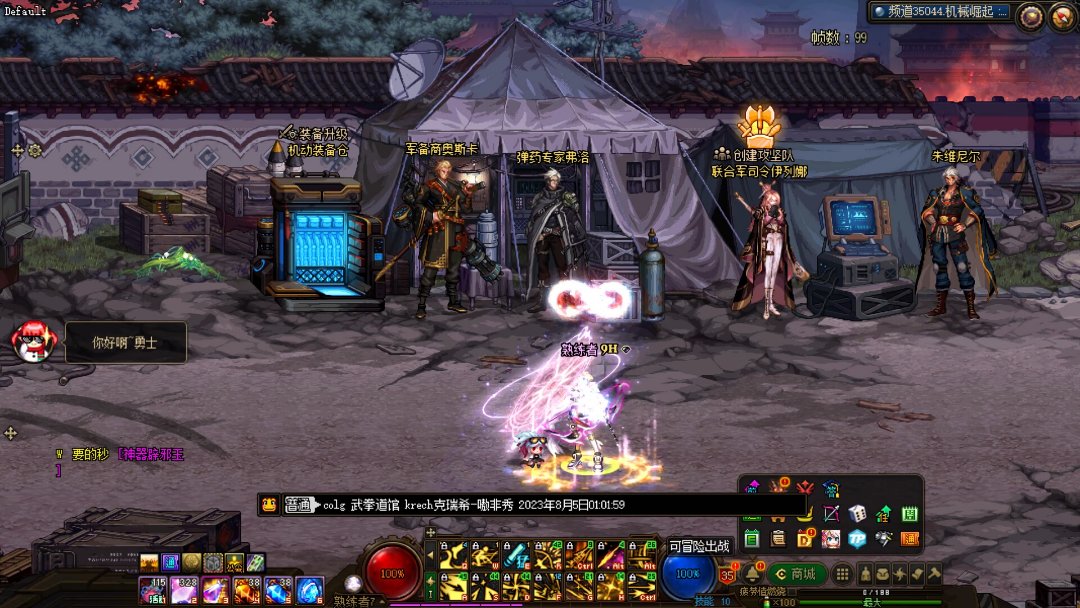Use the blue crystal item in slot 6
Screen dimensions: 1080x608
pyautogui.click(x=308, y=590)
